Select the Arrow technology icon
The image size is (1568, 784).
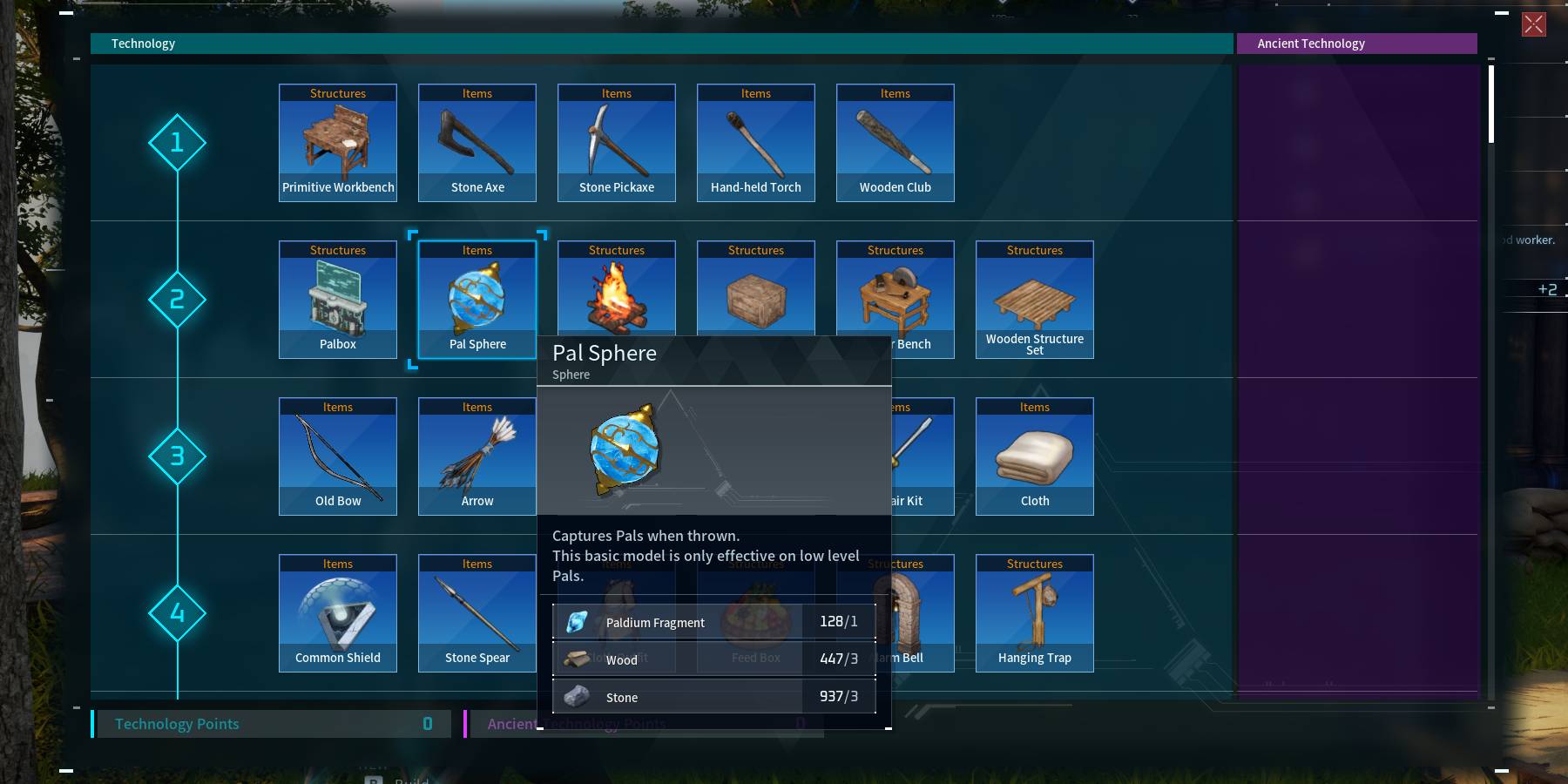coord(476,456)
